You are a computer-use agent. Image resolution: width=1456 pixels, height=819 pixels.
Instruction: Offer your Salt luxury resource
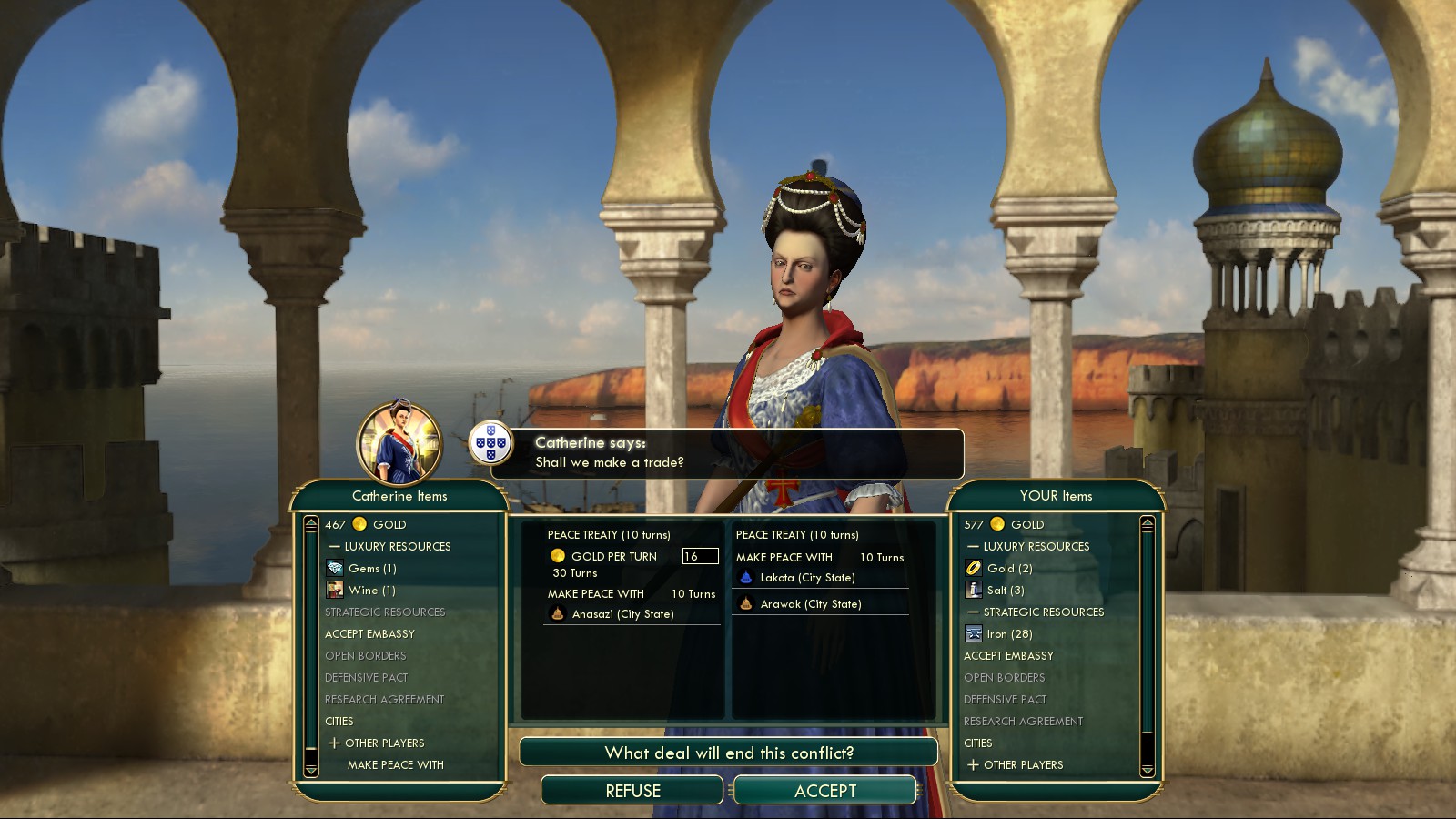tap(1005, 591)
